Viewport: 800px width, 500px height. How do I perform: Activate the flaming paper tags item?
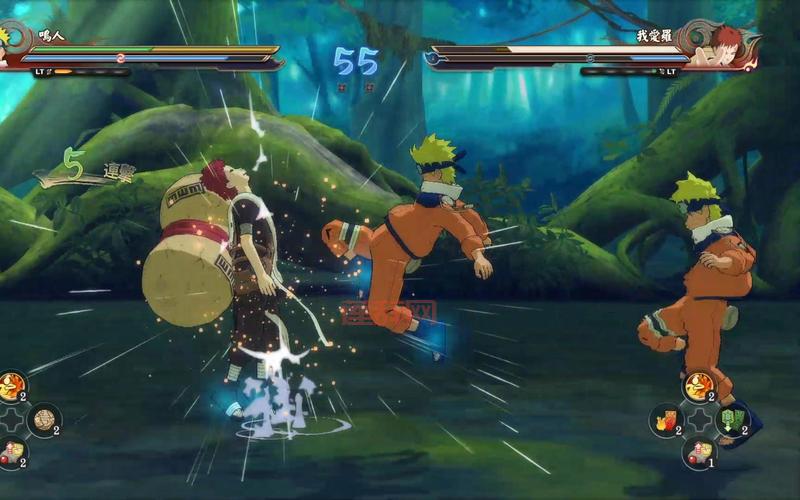665,420
